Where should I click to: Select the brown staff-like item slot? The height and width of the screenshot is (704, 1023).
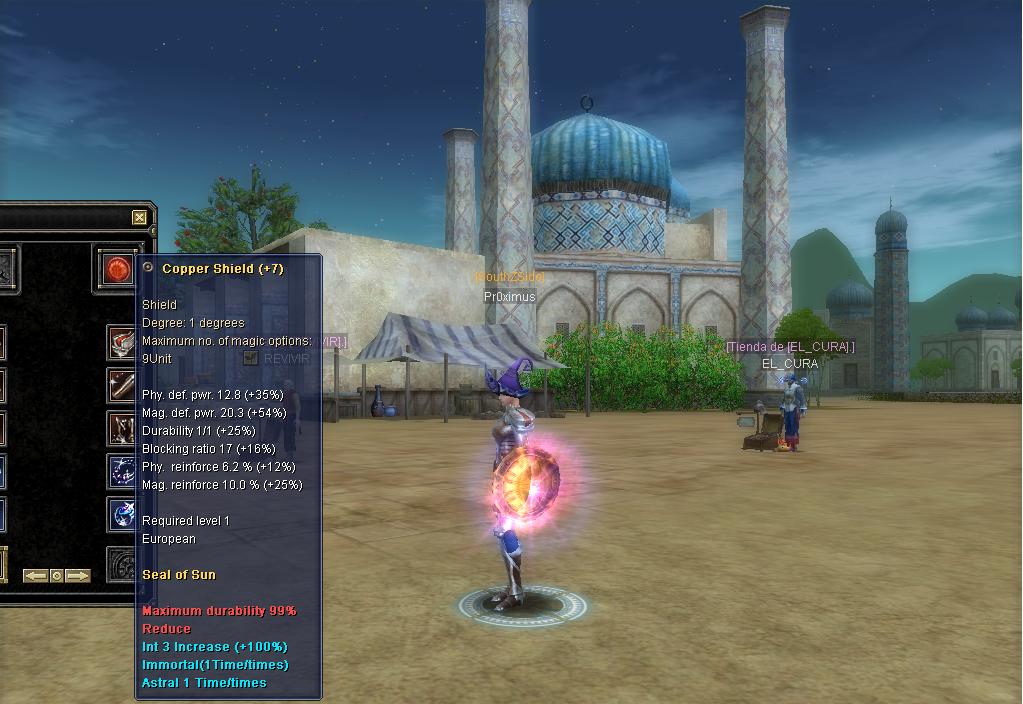tap(122, 383)
